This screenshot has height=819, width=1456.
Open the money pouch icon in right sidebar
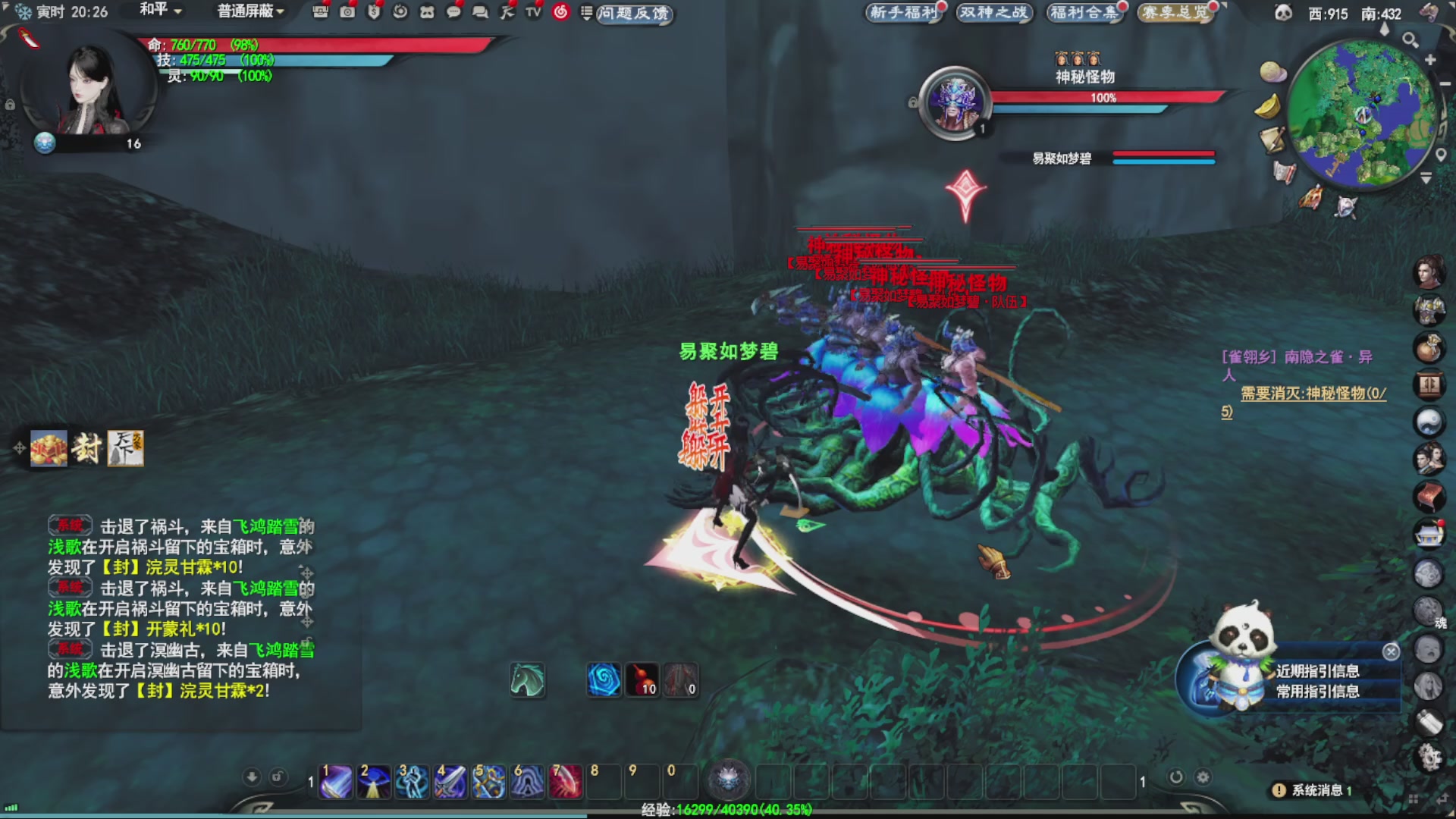click(1429, 348)
